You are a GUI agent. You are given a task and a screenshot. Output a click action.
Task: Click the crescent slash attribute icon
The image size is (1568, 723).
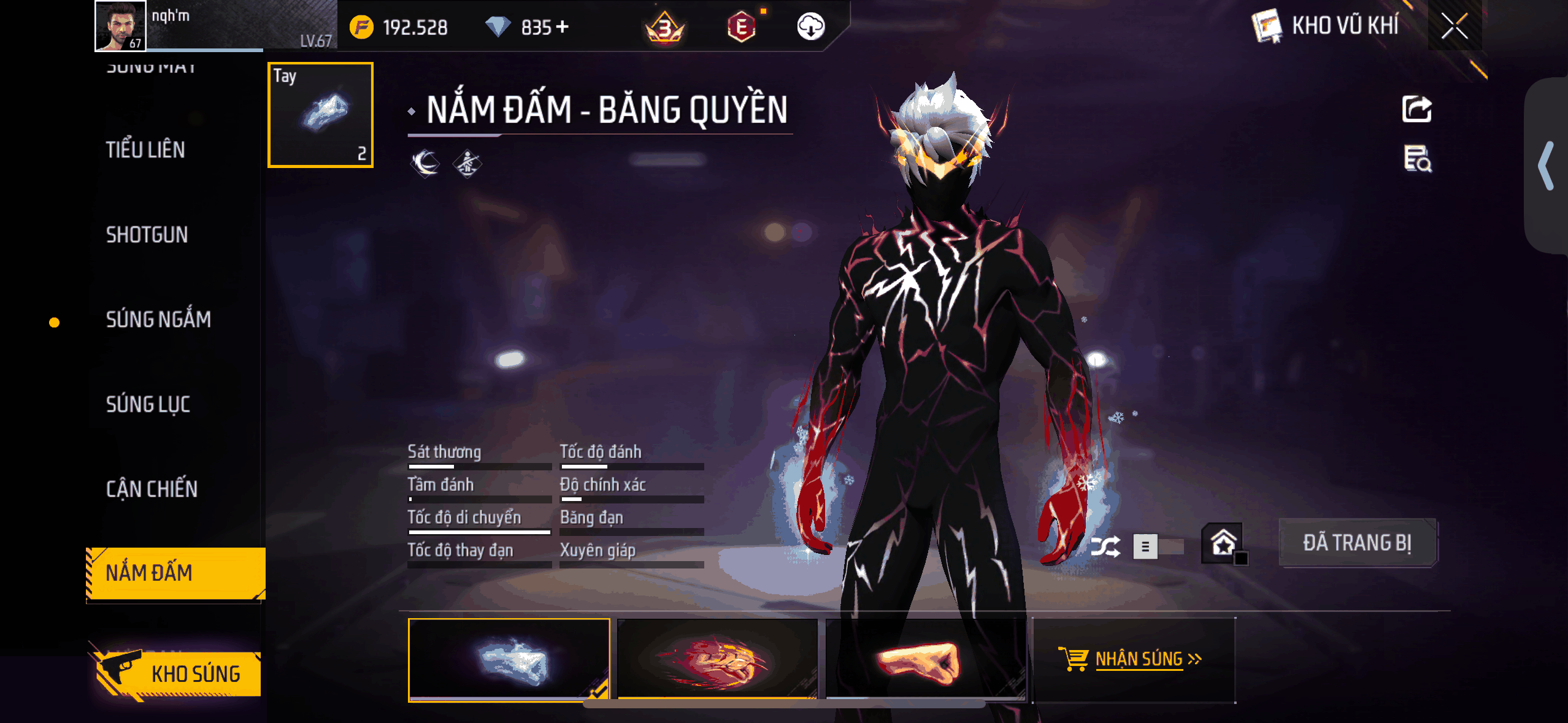(x=424, y=164)
